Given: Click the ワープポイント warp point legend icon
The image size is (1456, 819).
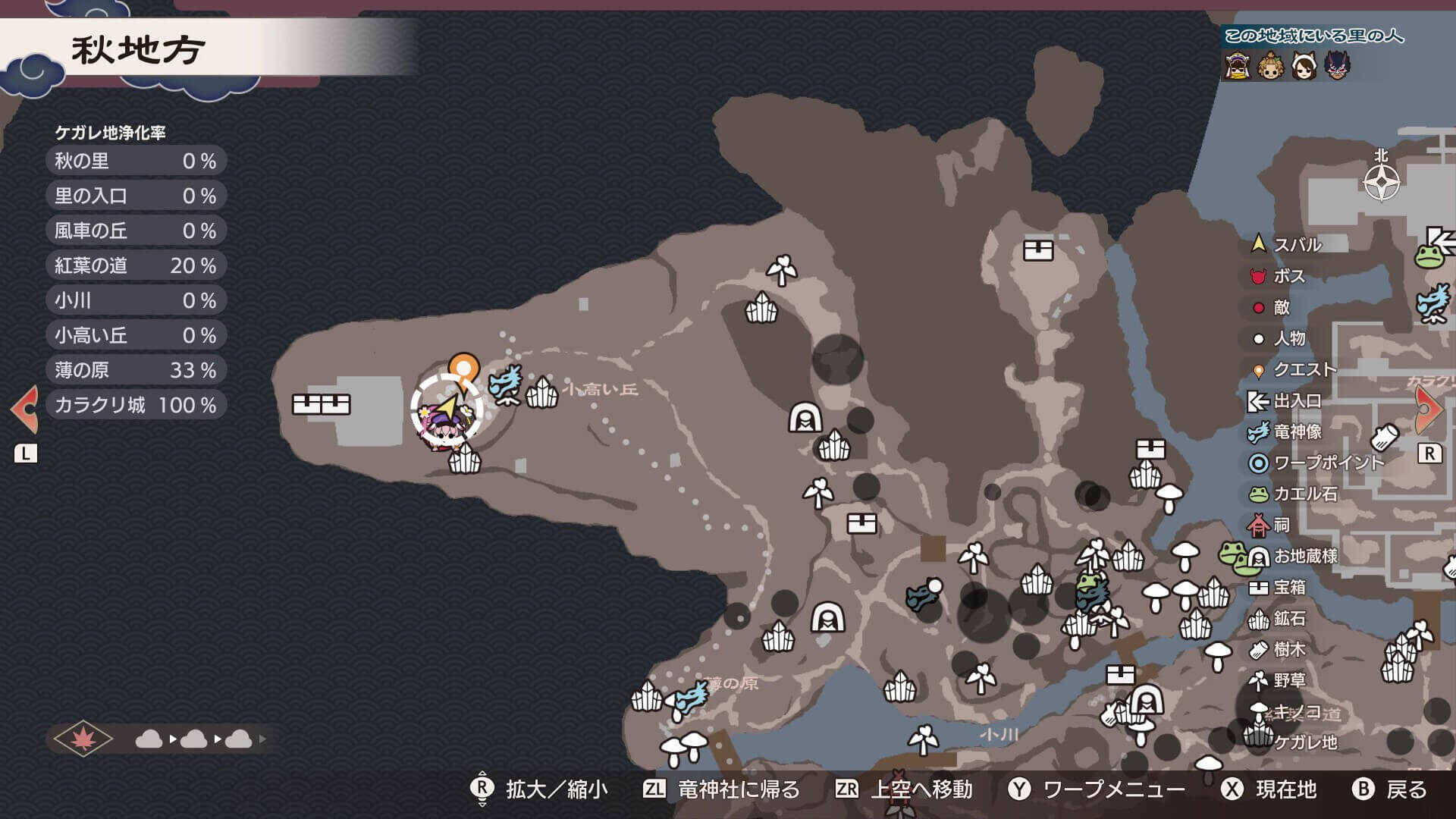Looking at the screenshot, I should (1256, 463).
